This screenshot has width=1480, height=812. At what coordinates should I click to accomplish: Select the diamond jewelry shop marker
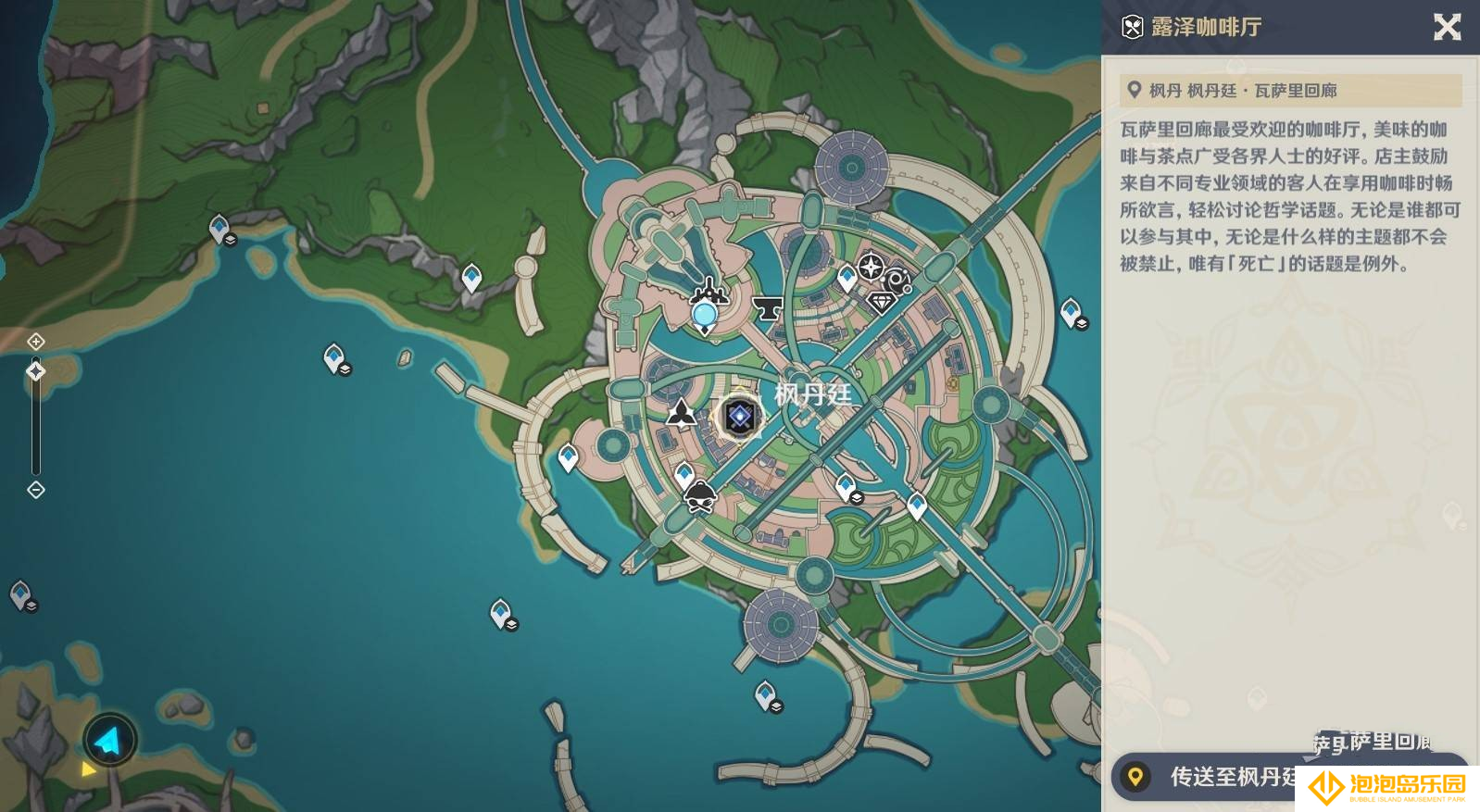click(x=881, y=302)
